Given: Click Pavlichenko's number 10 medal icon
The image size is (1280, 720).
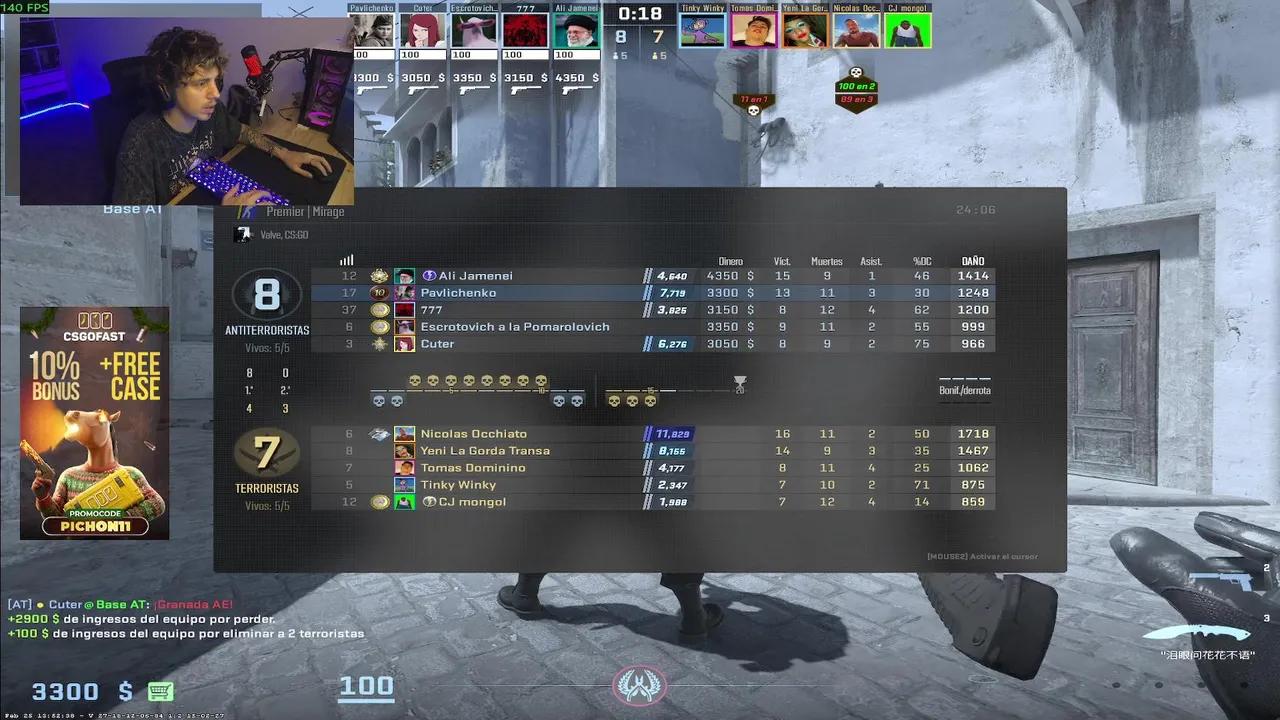Looking at the screenshot, I should [x=381, y=293].
